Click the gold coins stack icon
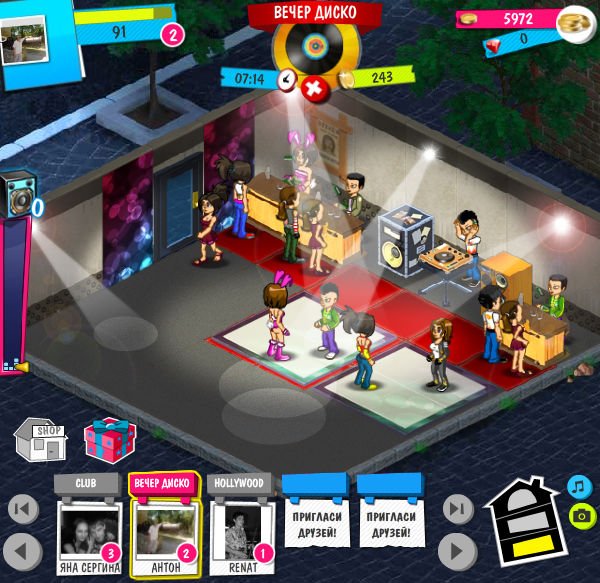 573,21
